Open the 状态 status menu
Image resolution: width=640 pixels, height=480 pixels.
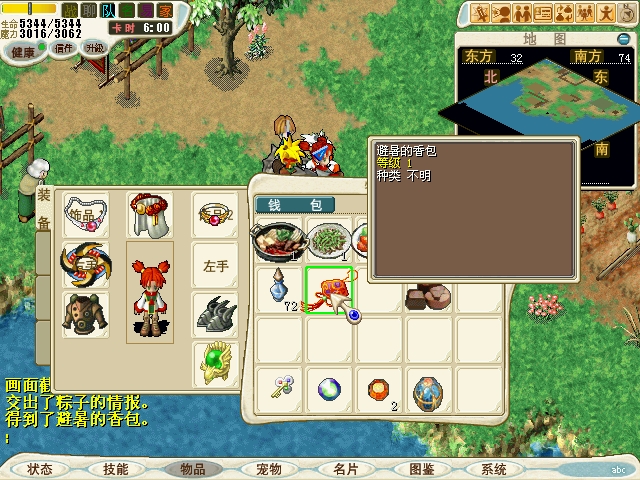(x=40, y=468)
